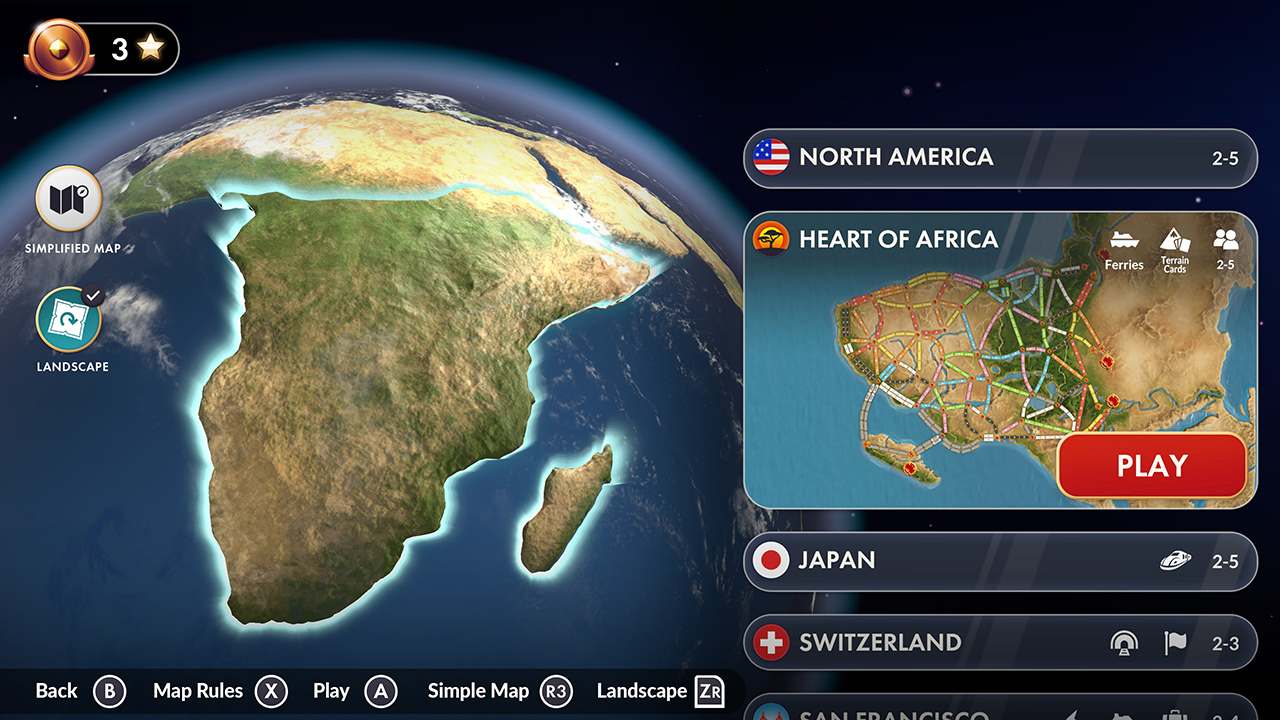Click the Terrain Cards icon
The height and width of the screenshot is (720, 1280).
point(1175,243)
